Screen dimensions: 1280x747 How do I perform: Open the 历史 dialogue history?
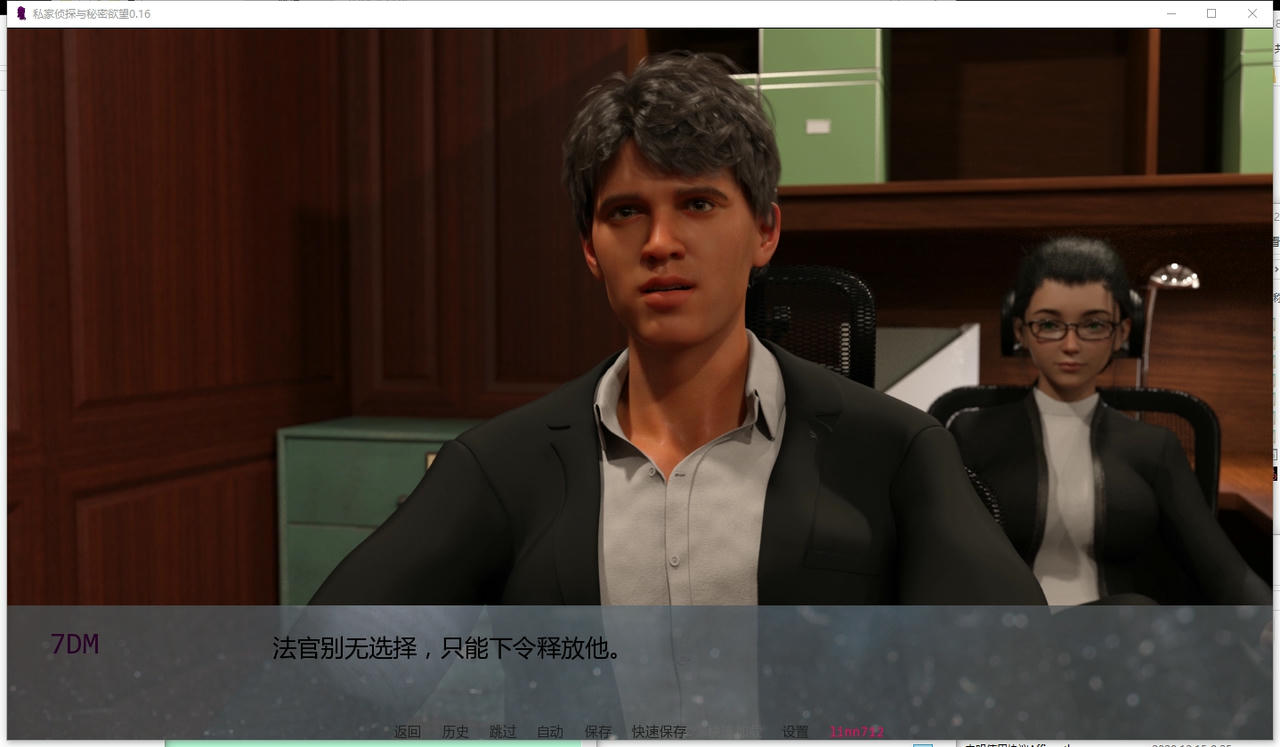point(455,732)
